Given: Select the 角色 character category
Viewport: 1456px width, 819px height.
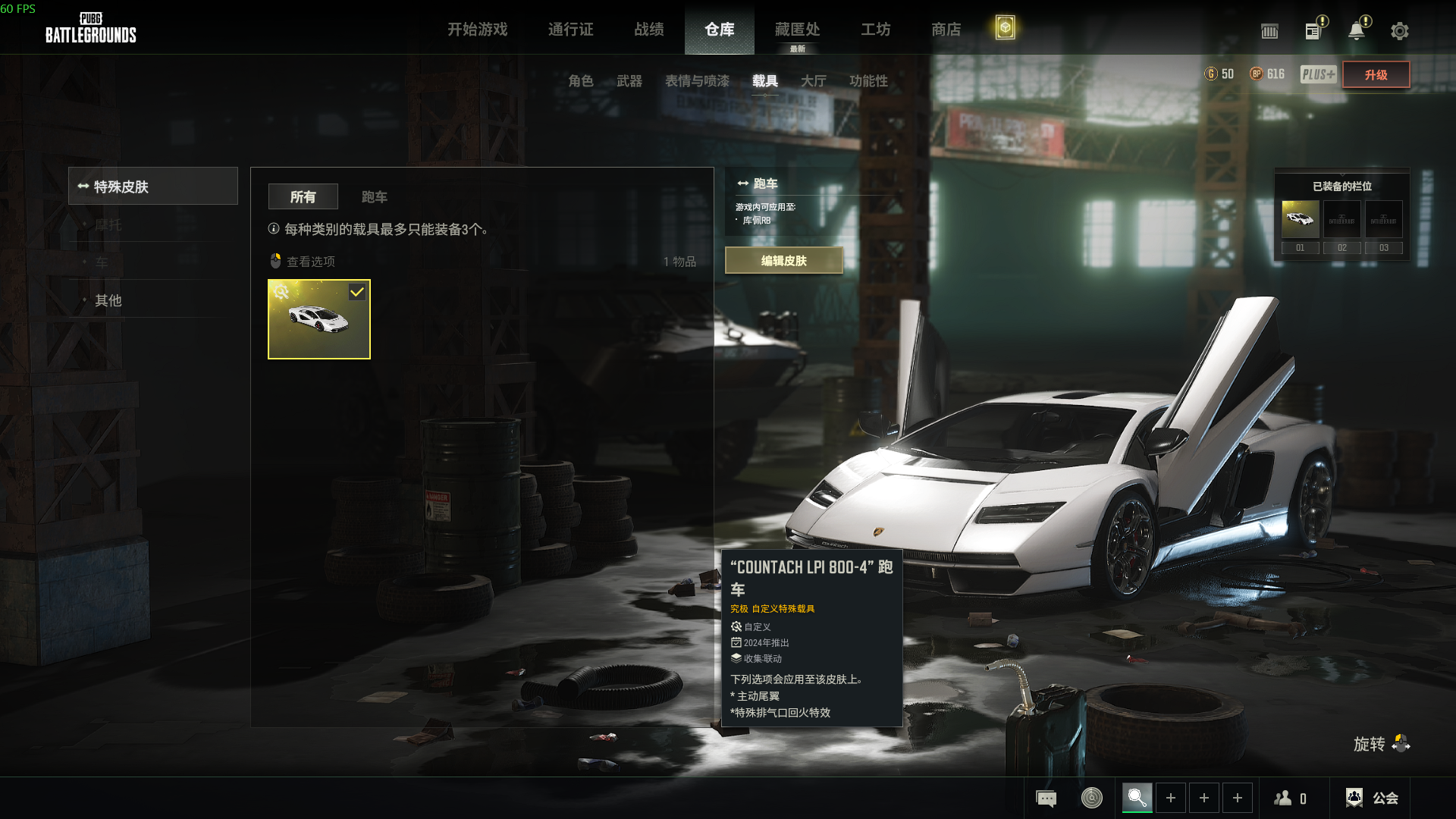Looking at the screenshot, I should pyautogui.click(x=581, y=81).
